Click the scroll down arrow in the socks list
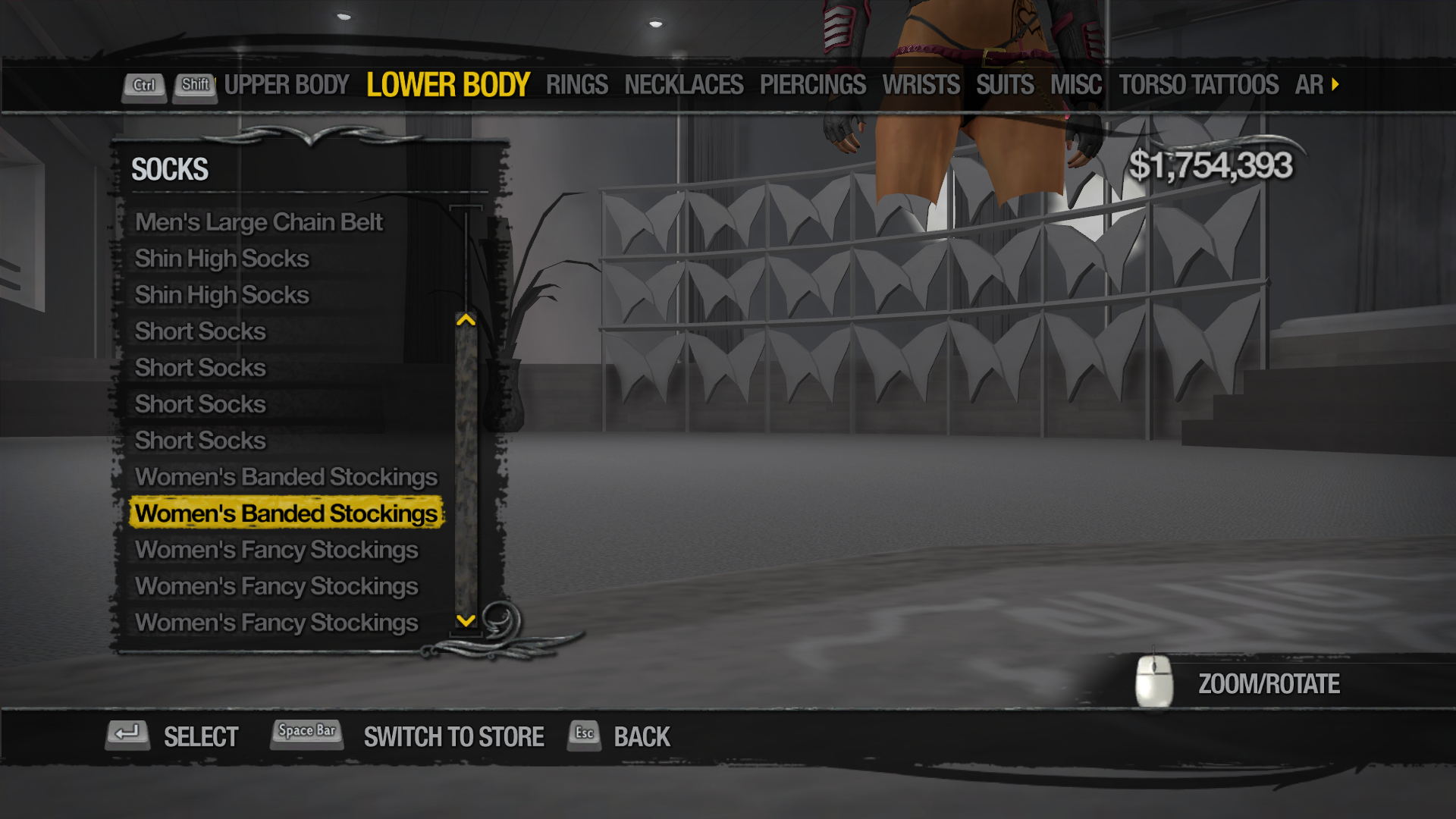Viewport: 1456px width, 819px height. 466,620
